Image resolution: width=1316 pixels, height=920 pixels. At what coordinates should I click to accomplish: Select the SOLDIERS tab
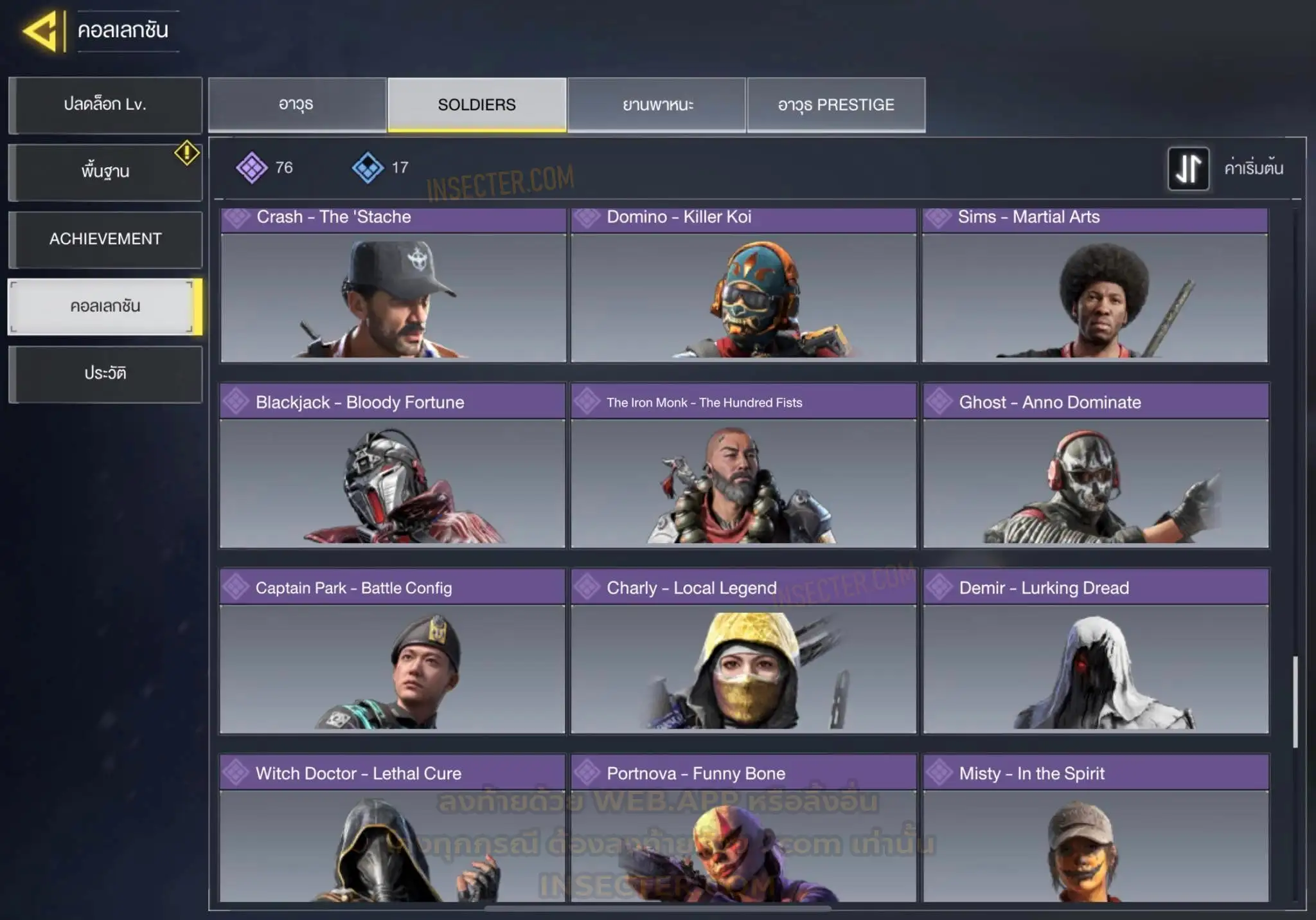[x=477, y=105]
